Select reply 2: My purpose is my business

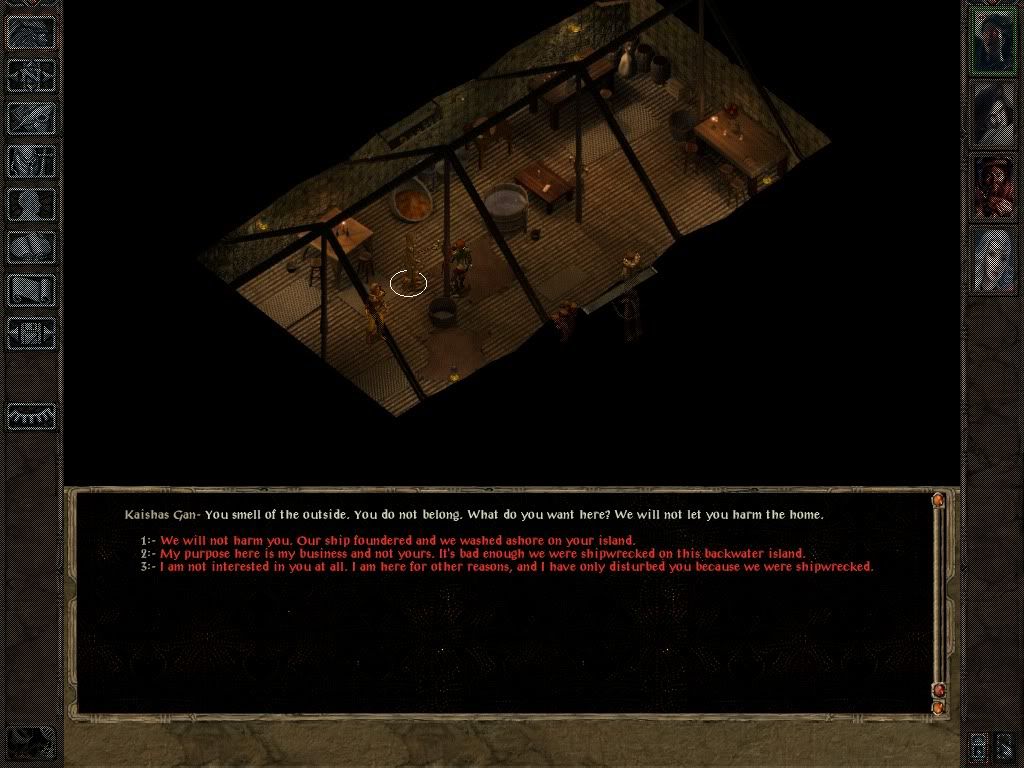point(481,554)
